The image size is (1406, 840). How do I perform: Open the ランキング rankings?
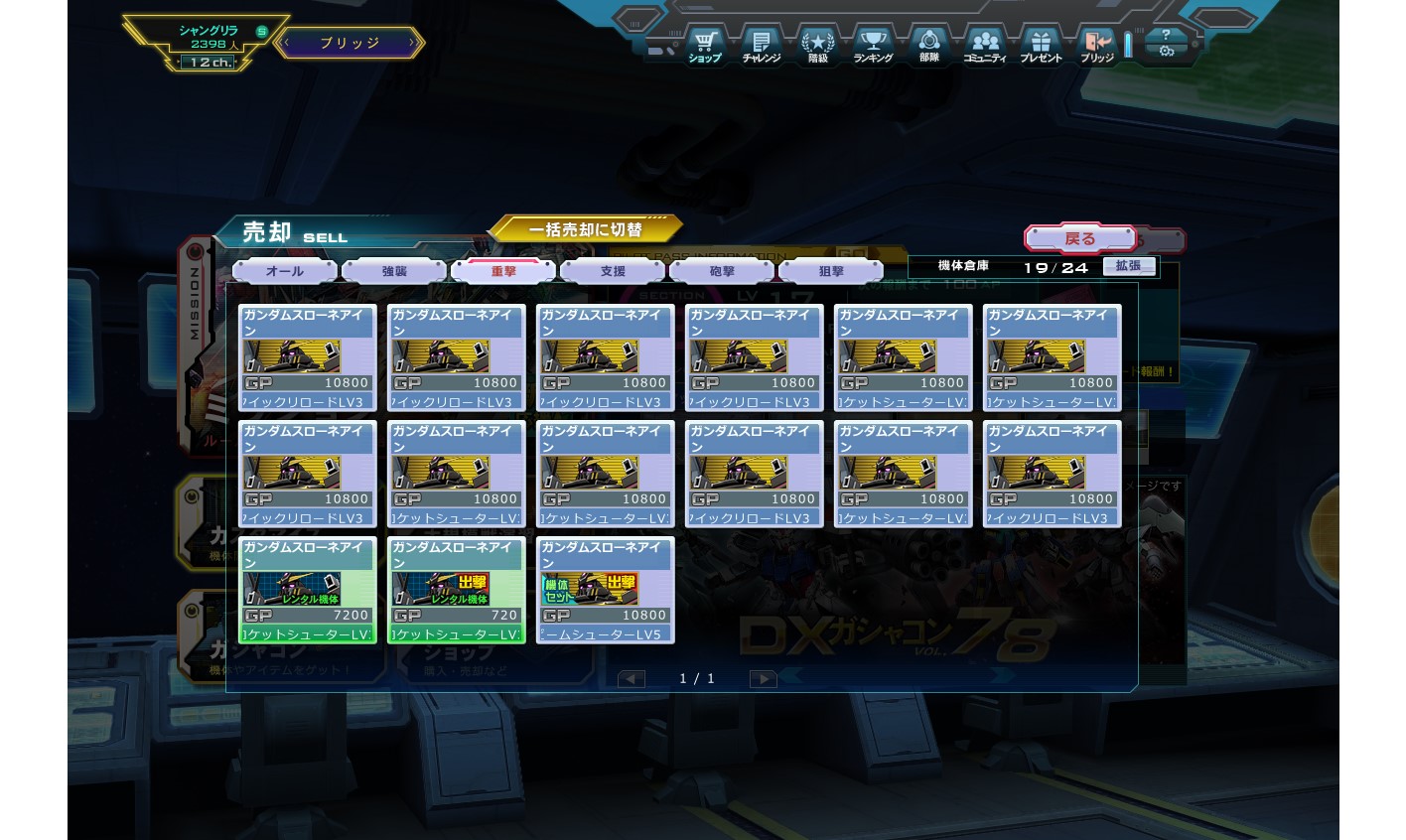tap(873, 46)
